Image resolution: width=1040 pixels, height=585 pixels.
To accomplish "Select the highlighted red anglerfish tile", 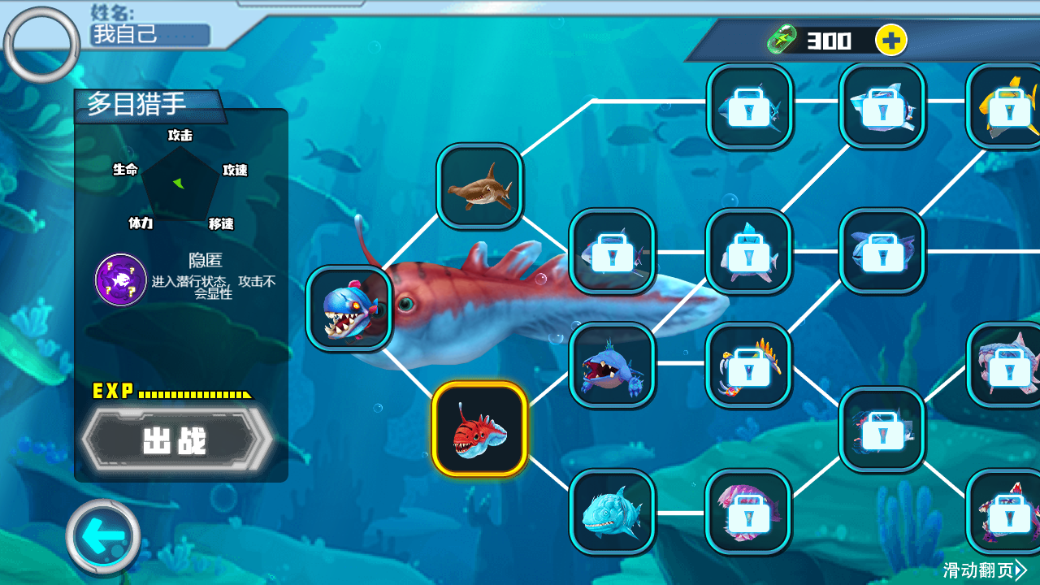I will click(x=480, y=428).
